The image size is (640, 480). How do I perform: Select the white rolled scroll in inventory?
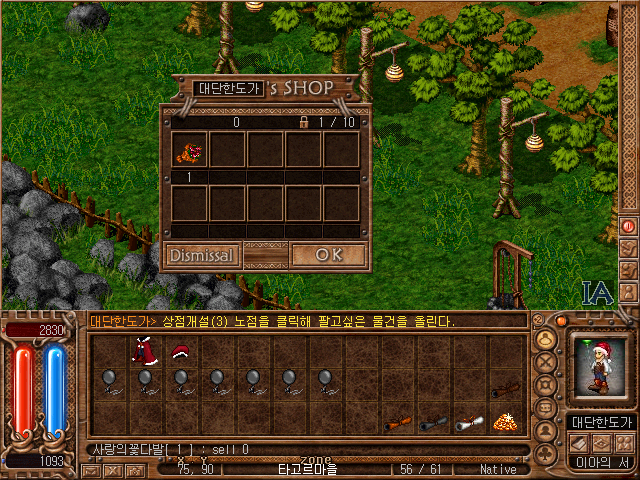coord(468,423)
